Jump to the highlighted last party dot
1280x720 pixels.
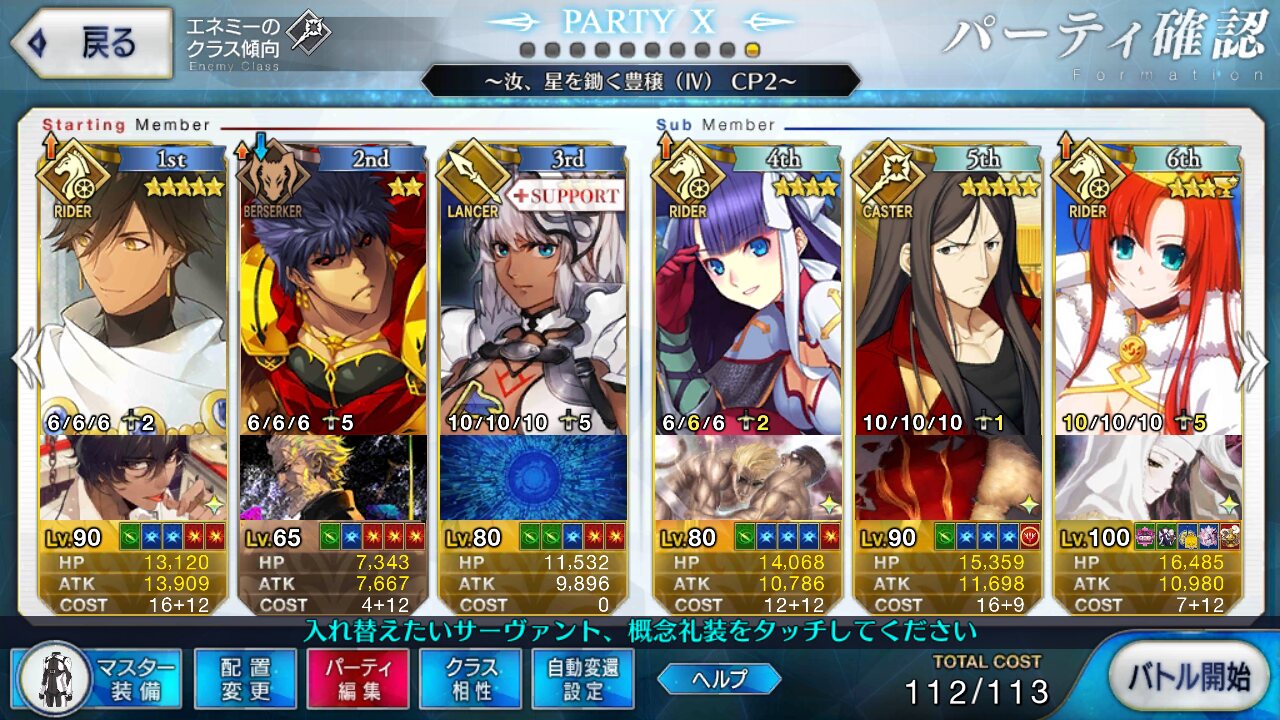(752, 50)
